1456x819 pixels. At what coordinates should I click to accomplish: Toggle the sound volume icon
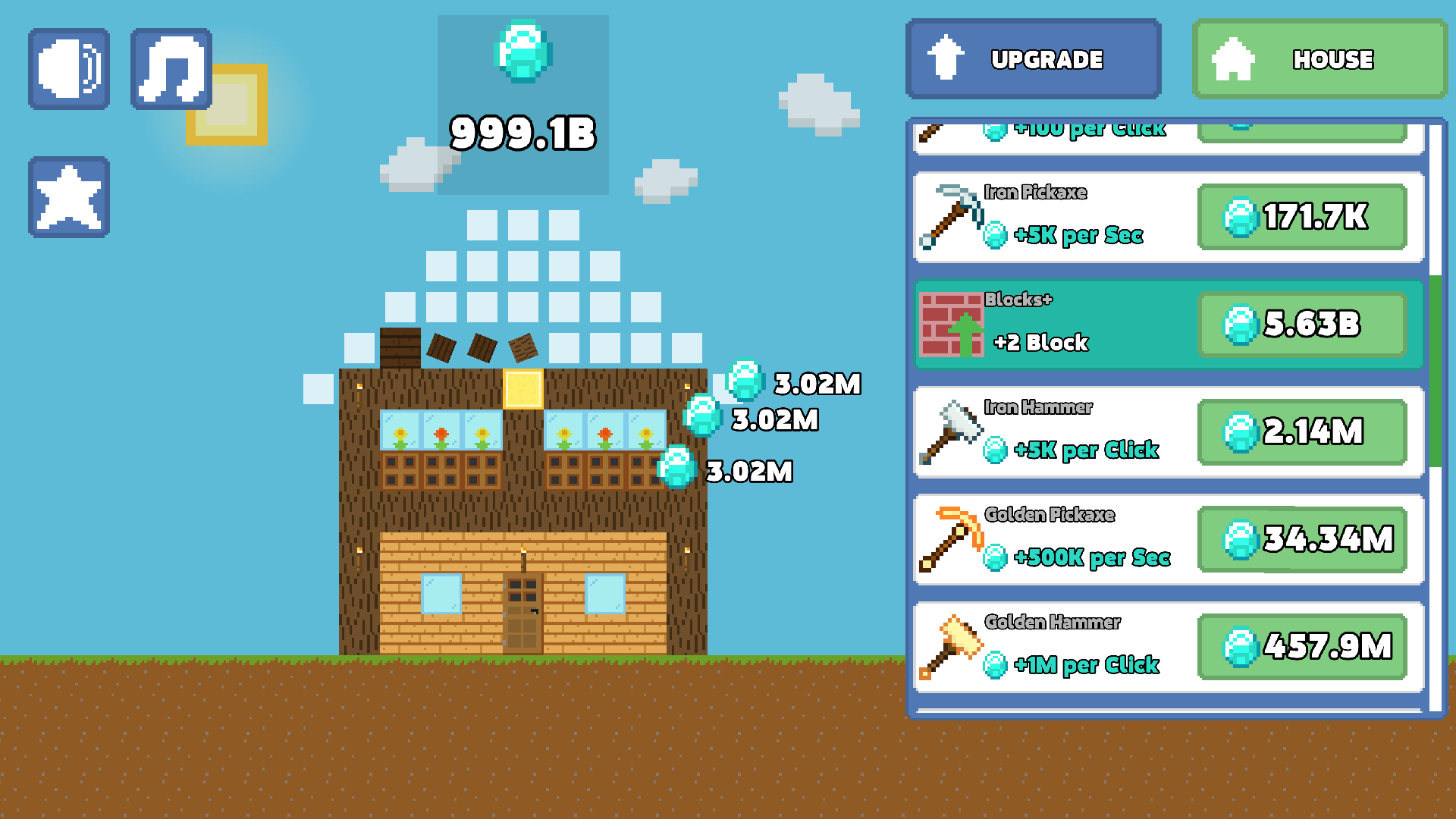click(x=68, y=68)
